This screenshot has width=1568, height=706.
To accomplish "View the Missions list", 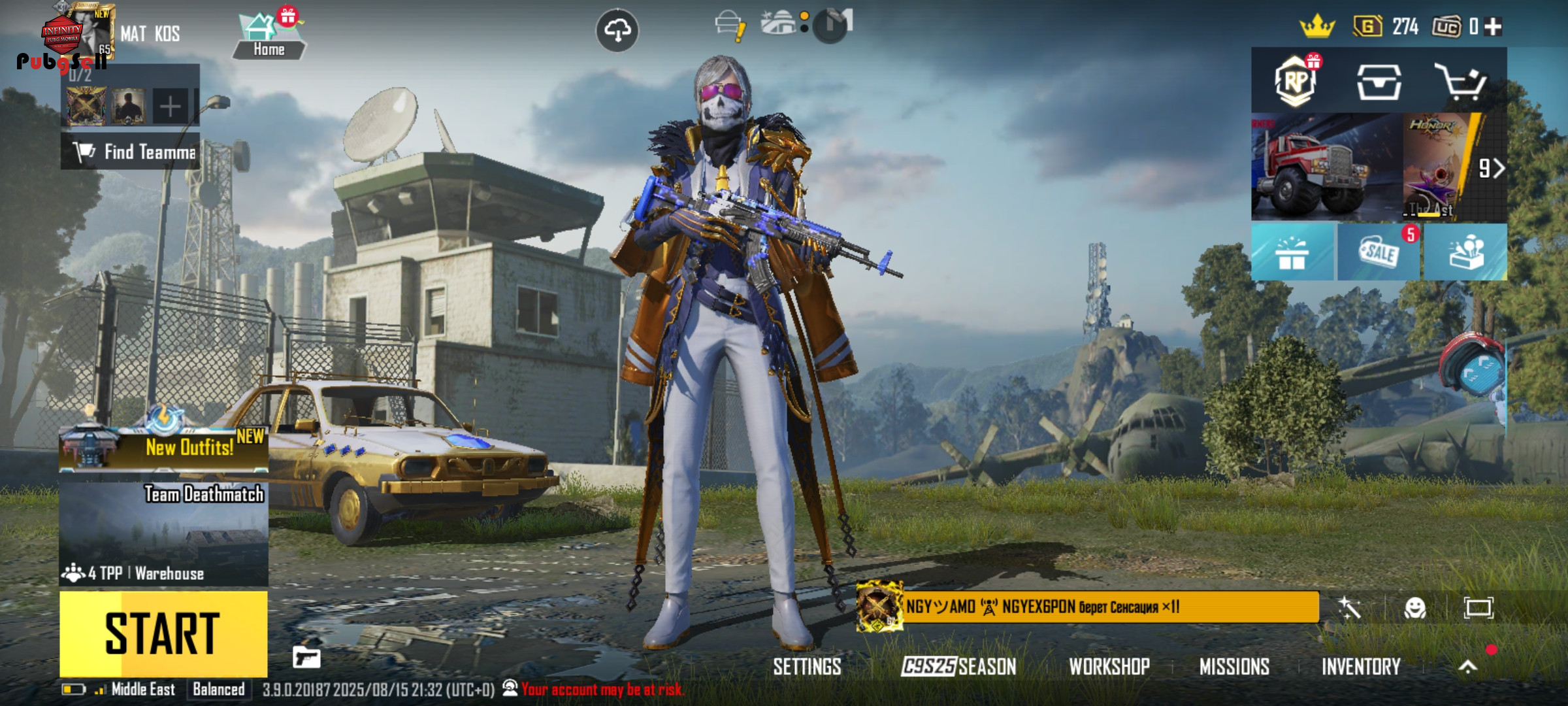I will tap(1234, 667).
